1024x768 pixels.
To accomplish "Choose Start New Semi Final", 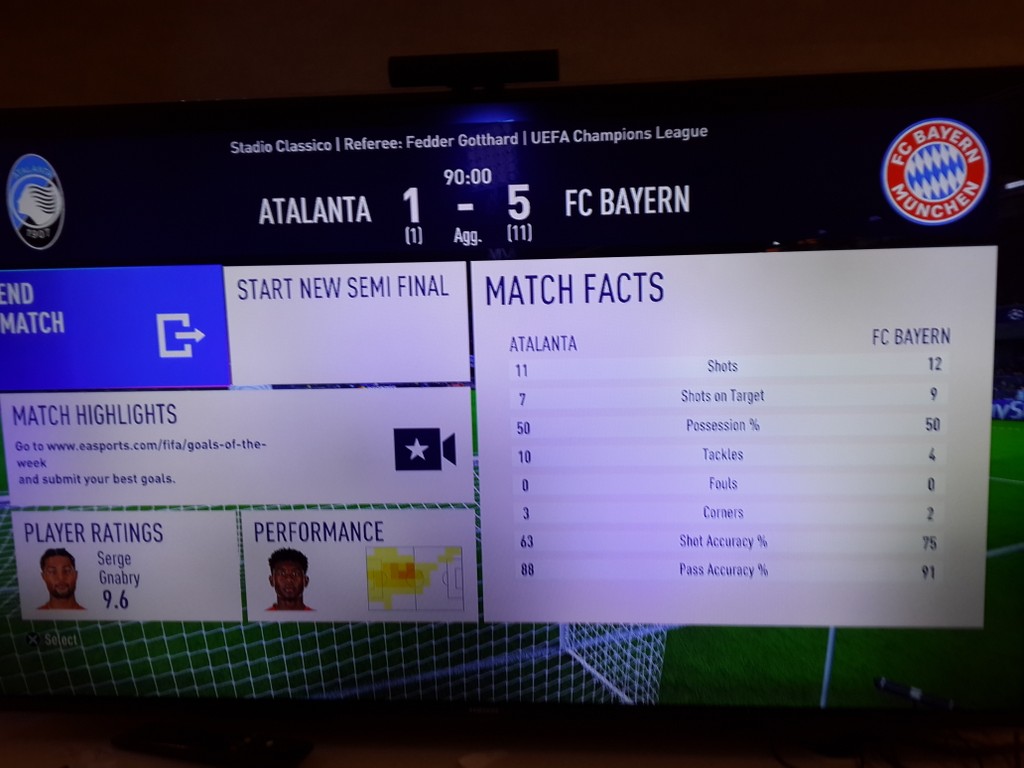I will point(346,322).
